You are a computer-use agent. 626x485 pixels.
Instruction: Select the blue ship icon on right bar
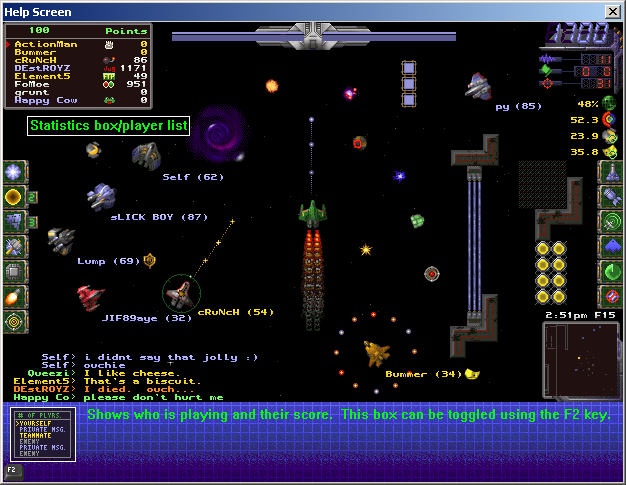pos(612,246)
